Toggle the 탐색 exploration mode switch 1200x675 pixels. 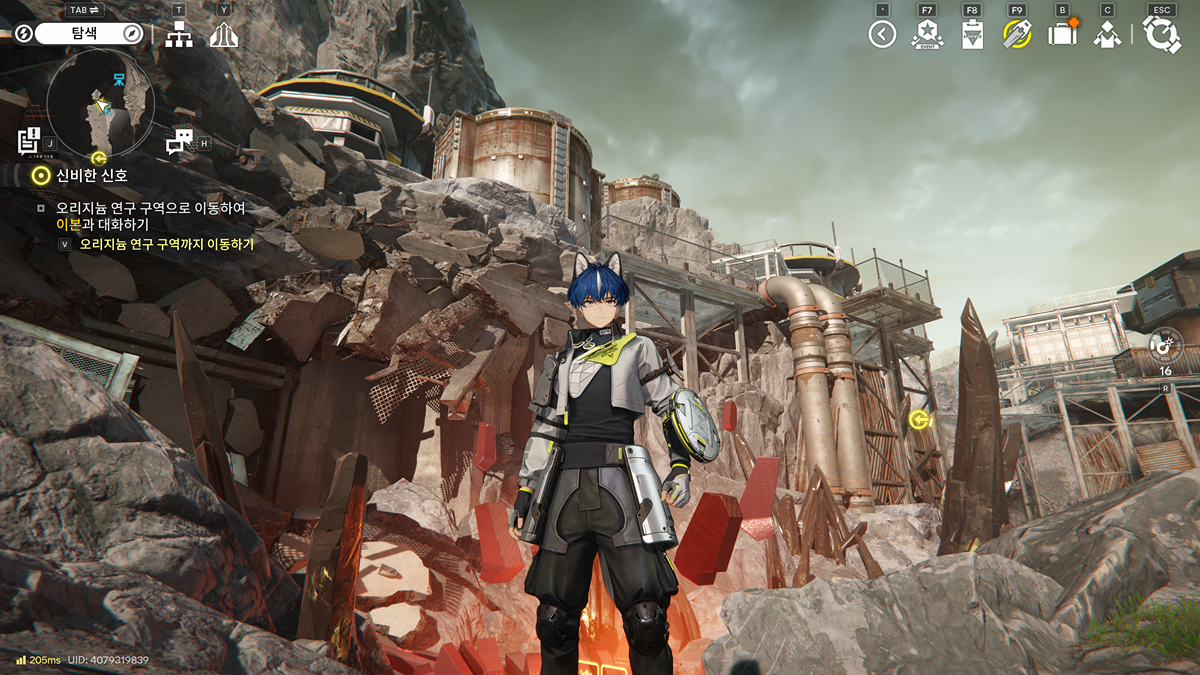(x=88, y=33)
